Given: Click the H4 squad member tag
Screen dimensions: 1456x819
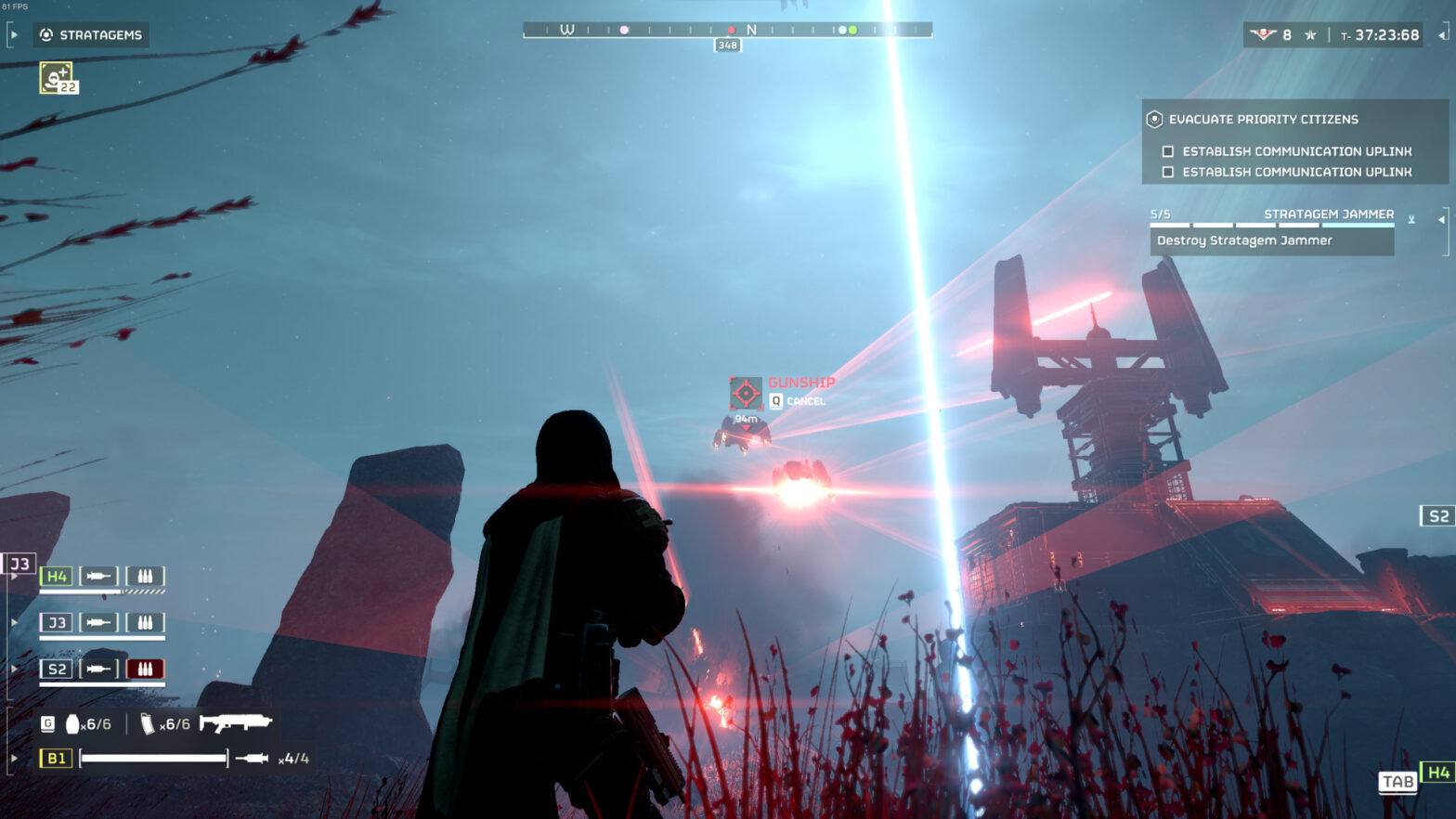Looking at the screenshot, I should click(57, 577).
